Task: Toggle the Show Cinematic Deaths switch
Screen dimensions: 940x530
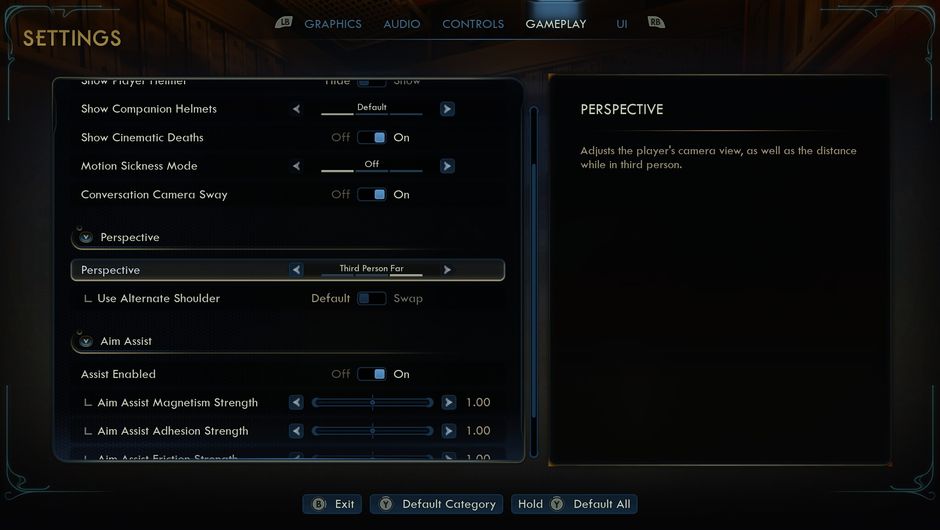Action: click(372, 138)
